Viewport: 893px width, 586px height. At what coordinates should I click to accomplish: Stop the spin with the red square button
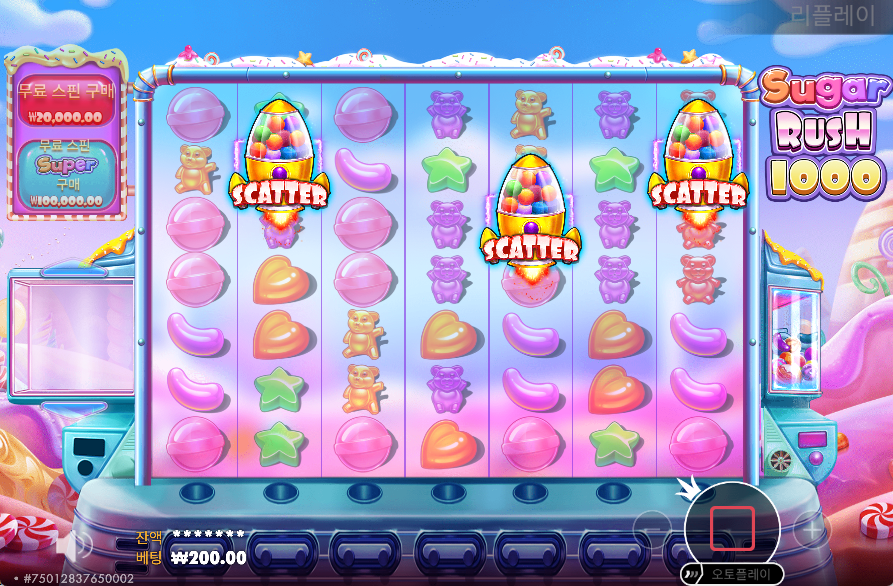(x=732, y=528)
